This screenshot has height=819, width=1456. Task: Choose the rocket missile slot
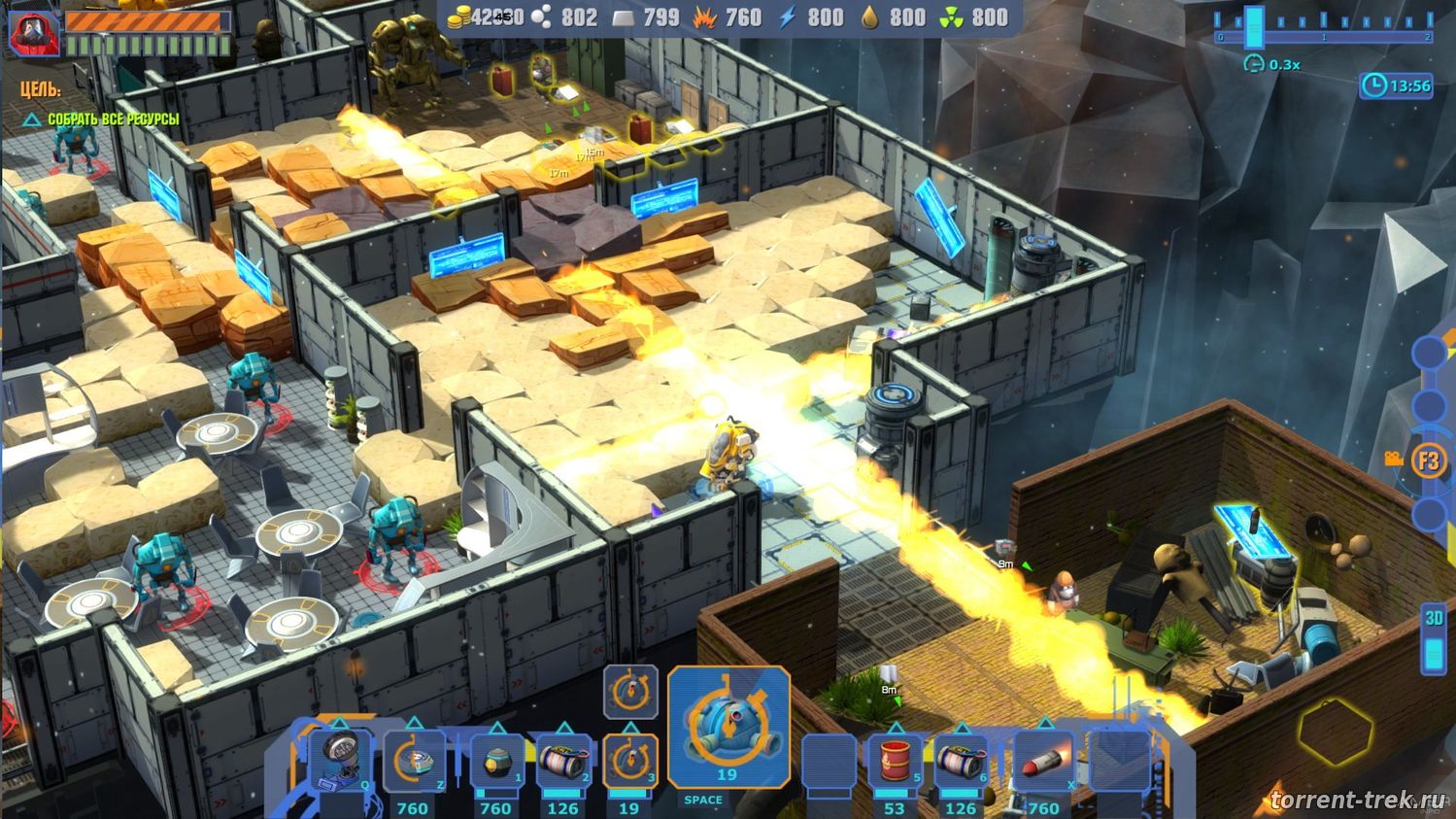coord(1044,762)
